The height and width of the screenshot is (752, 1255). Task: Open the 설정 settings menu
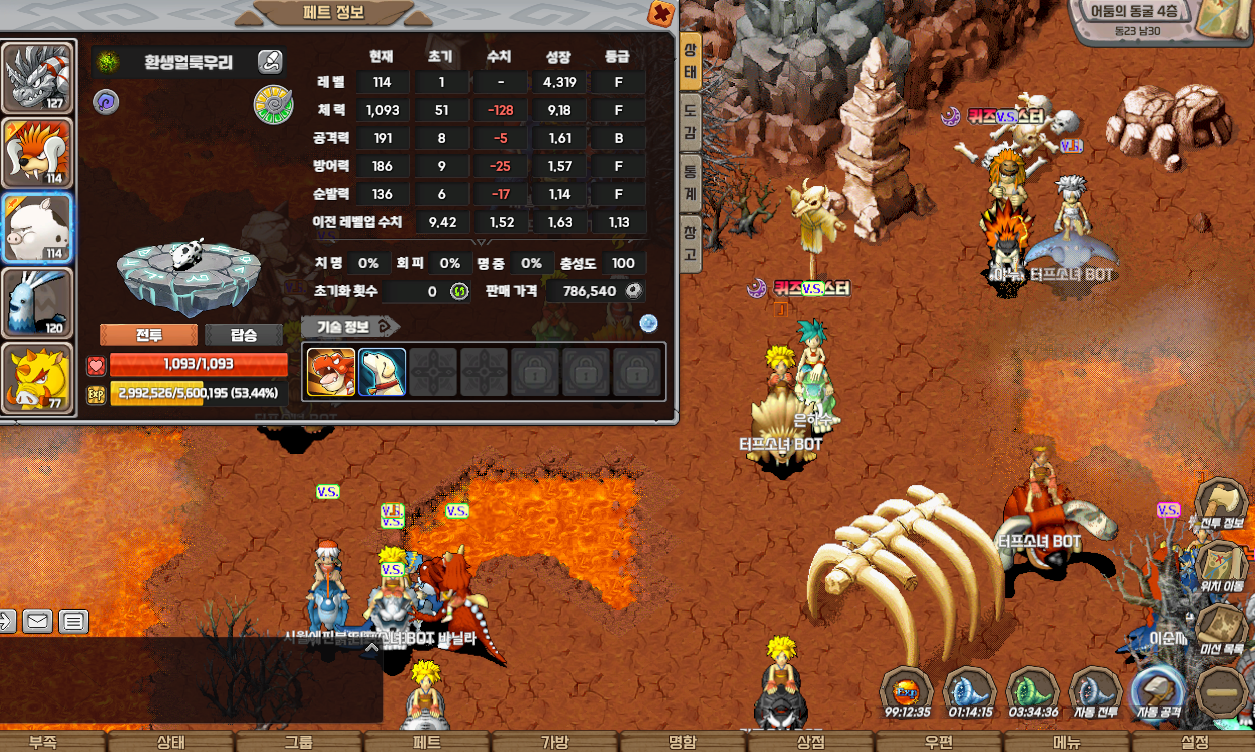(1194, 742)
